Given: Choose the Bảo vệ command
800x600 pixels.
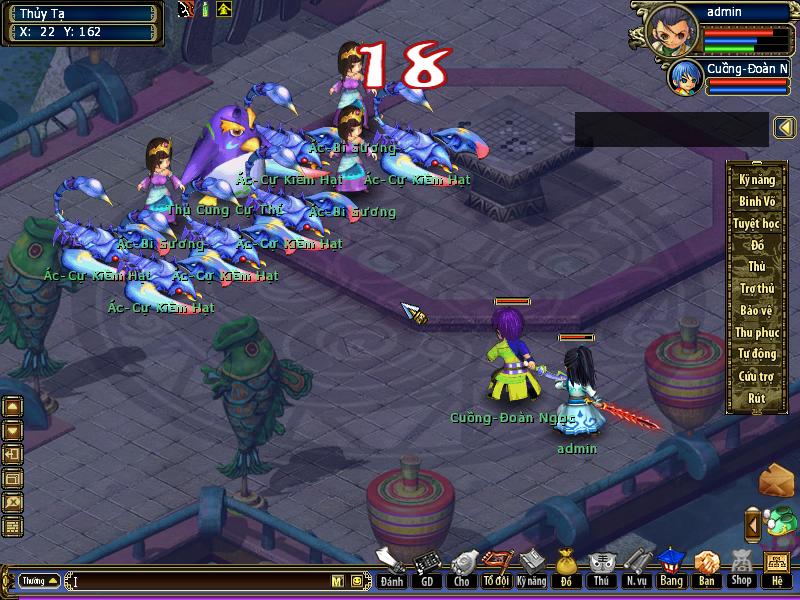Looking at the screenshot, I should (757, 310).
